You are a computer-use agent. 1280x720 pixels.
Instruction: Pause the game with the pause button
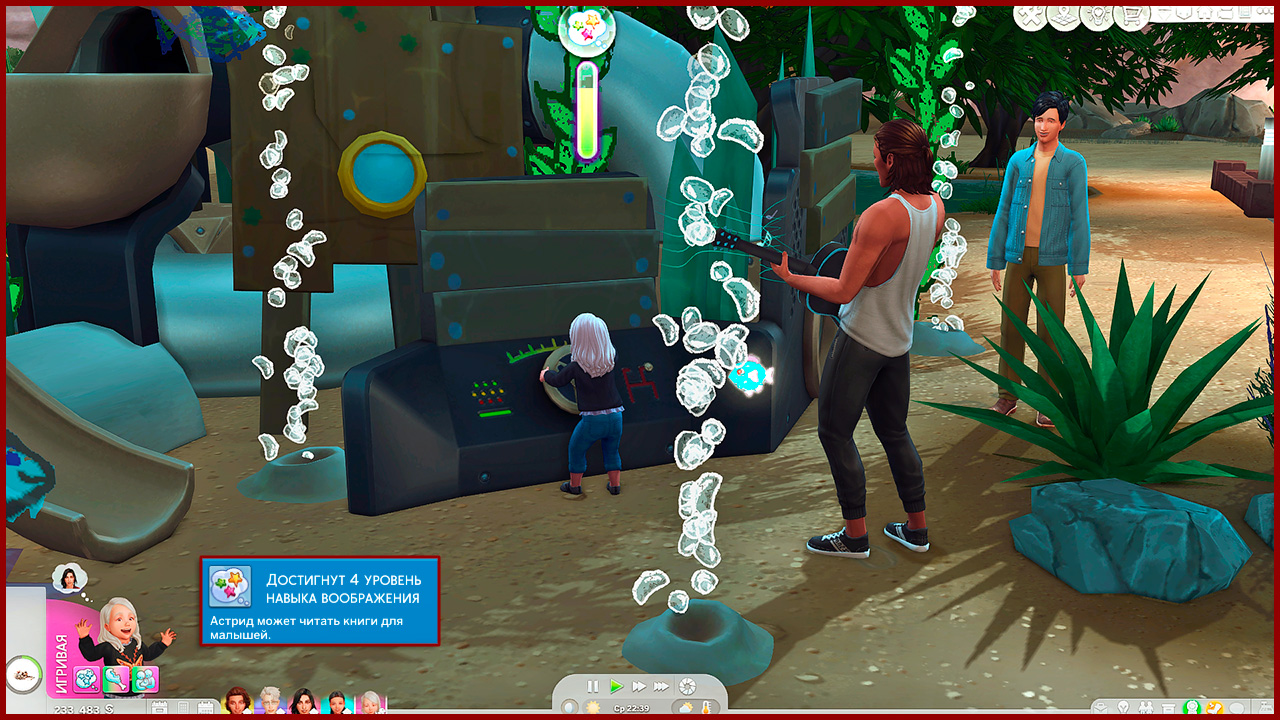coord(593,686)
